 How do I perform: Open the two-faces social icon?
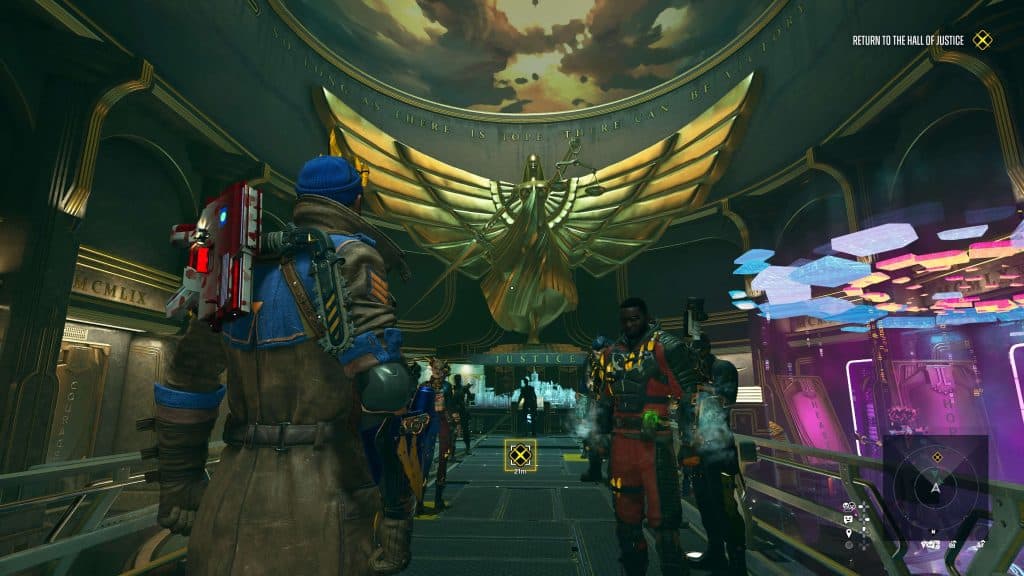[x=848, y=507]
